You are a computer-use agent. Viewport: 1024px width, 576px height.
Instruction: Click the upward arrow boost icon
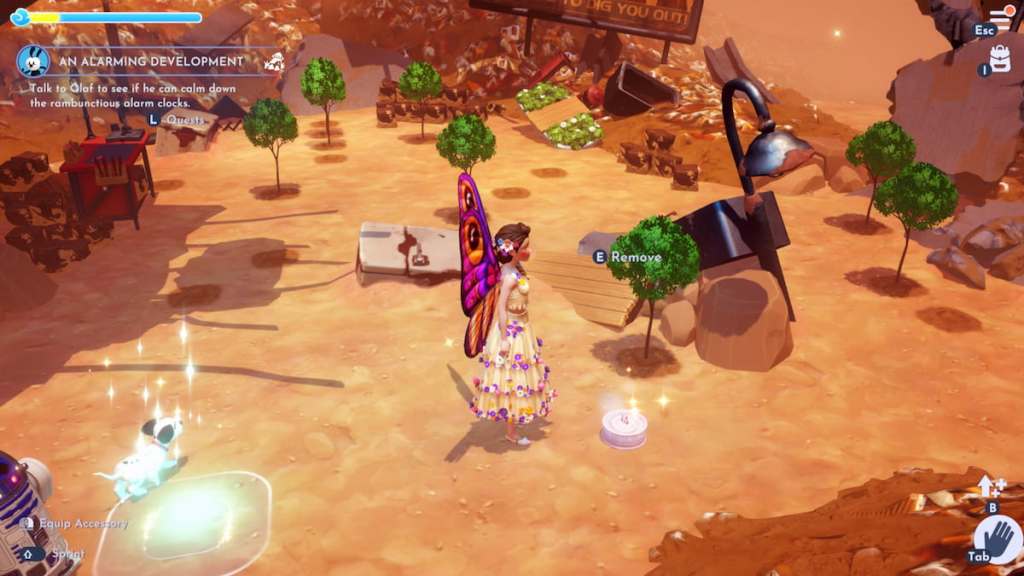[991, 486]
